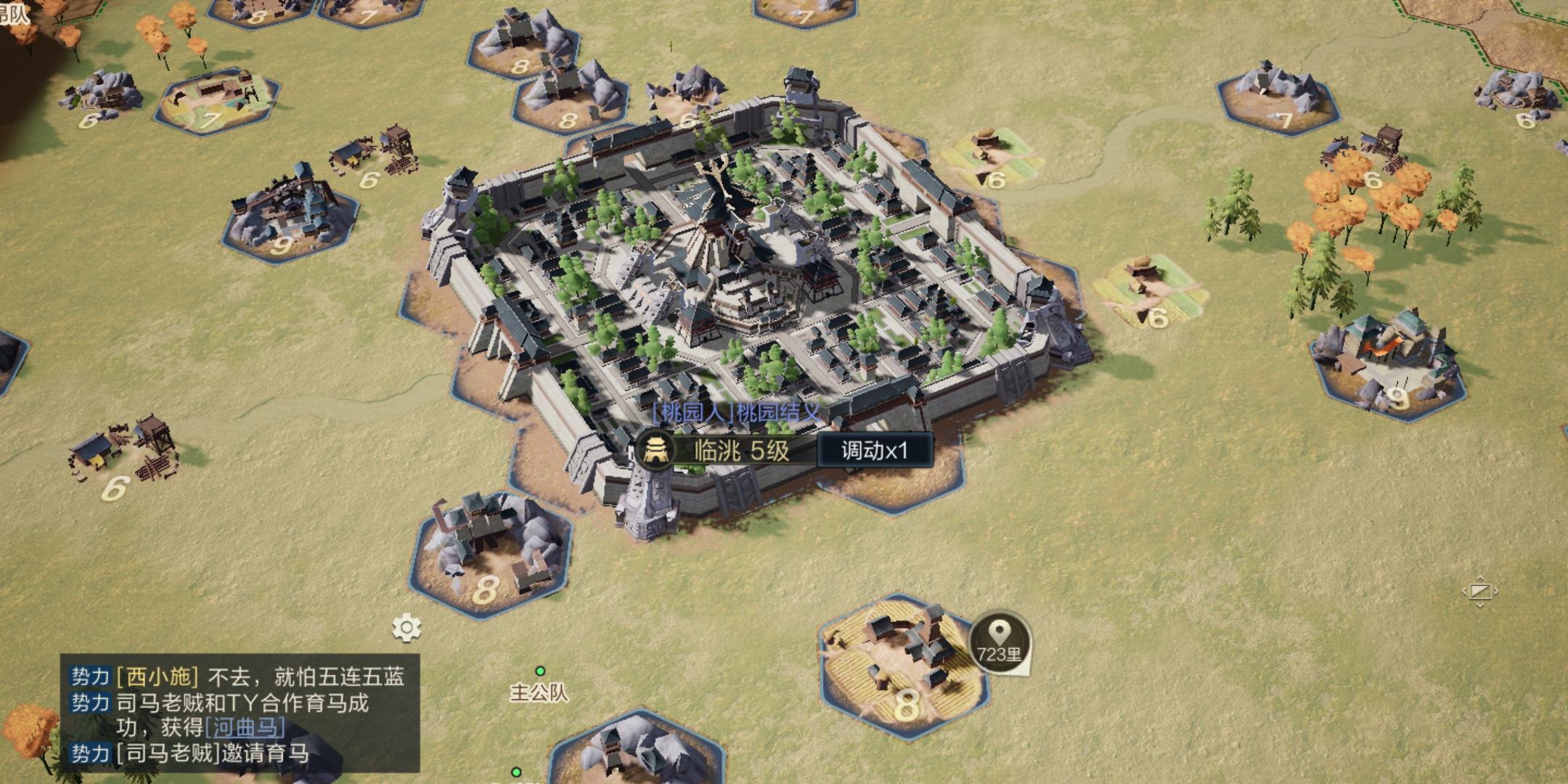
Task: Open the chat settings gear icon
Action: tap(407, 628)
